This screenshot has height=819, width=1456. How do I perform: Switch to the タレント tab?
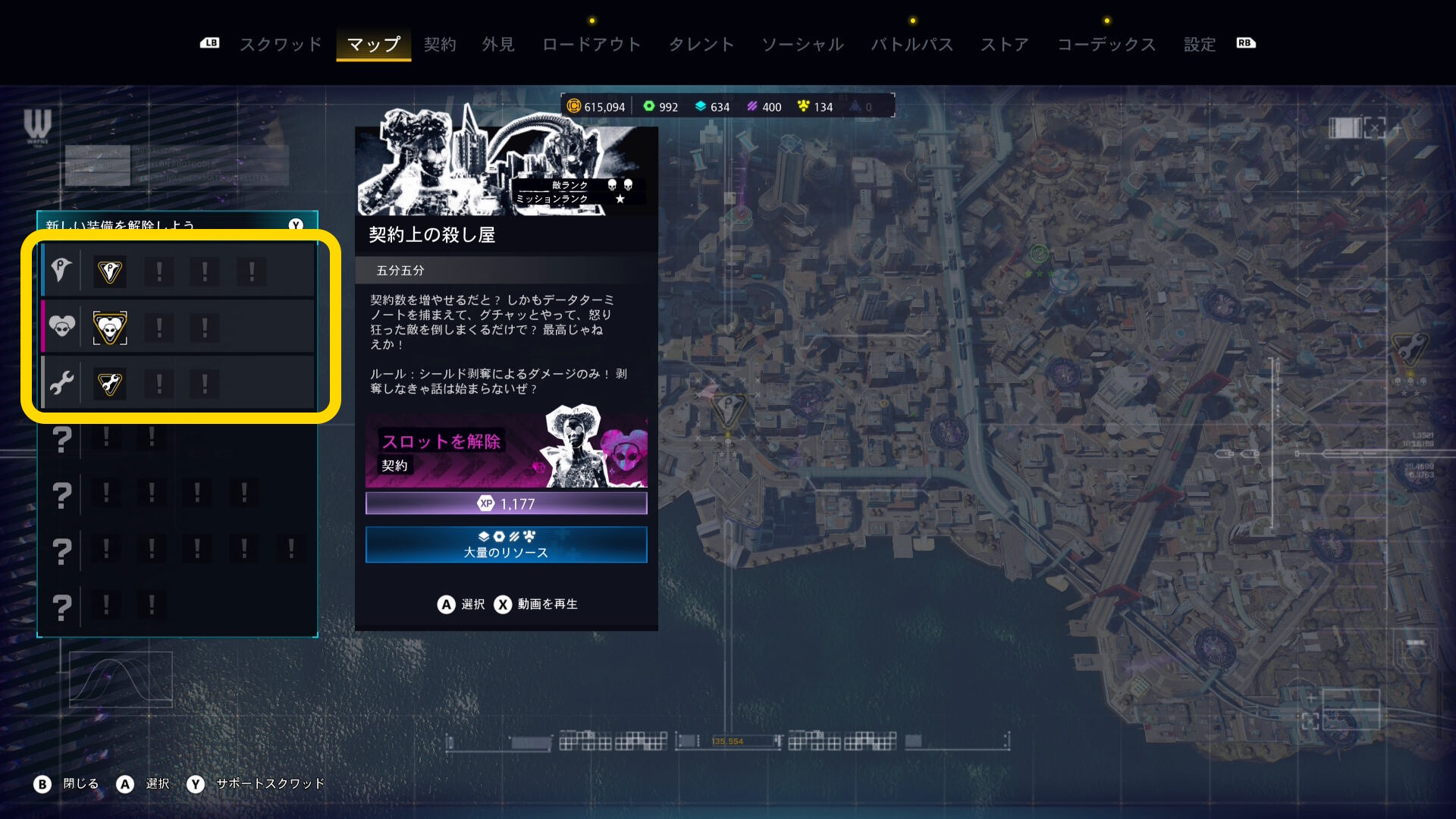click(x=701, y=44)
